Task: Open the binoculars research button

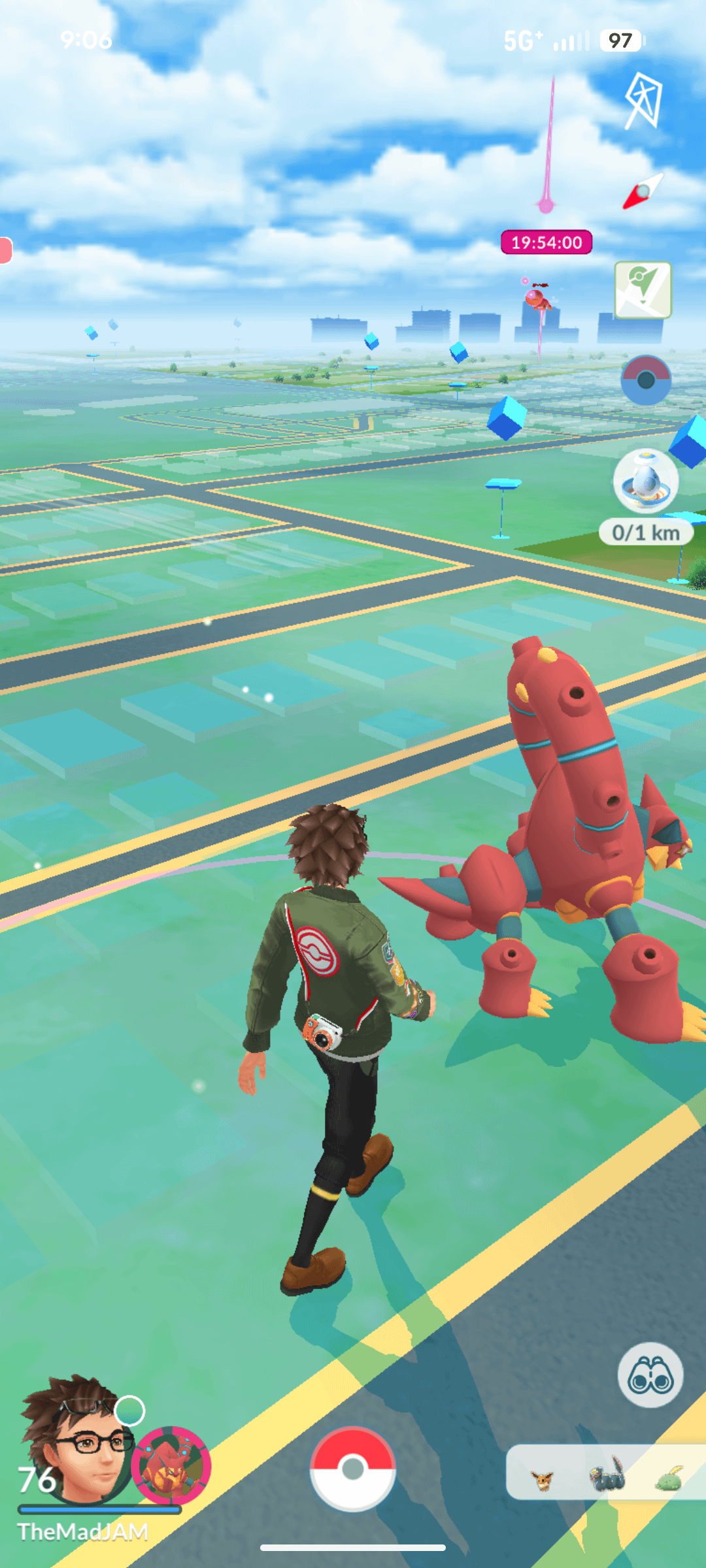Action: 650,1375
